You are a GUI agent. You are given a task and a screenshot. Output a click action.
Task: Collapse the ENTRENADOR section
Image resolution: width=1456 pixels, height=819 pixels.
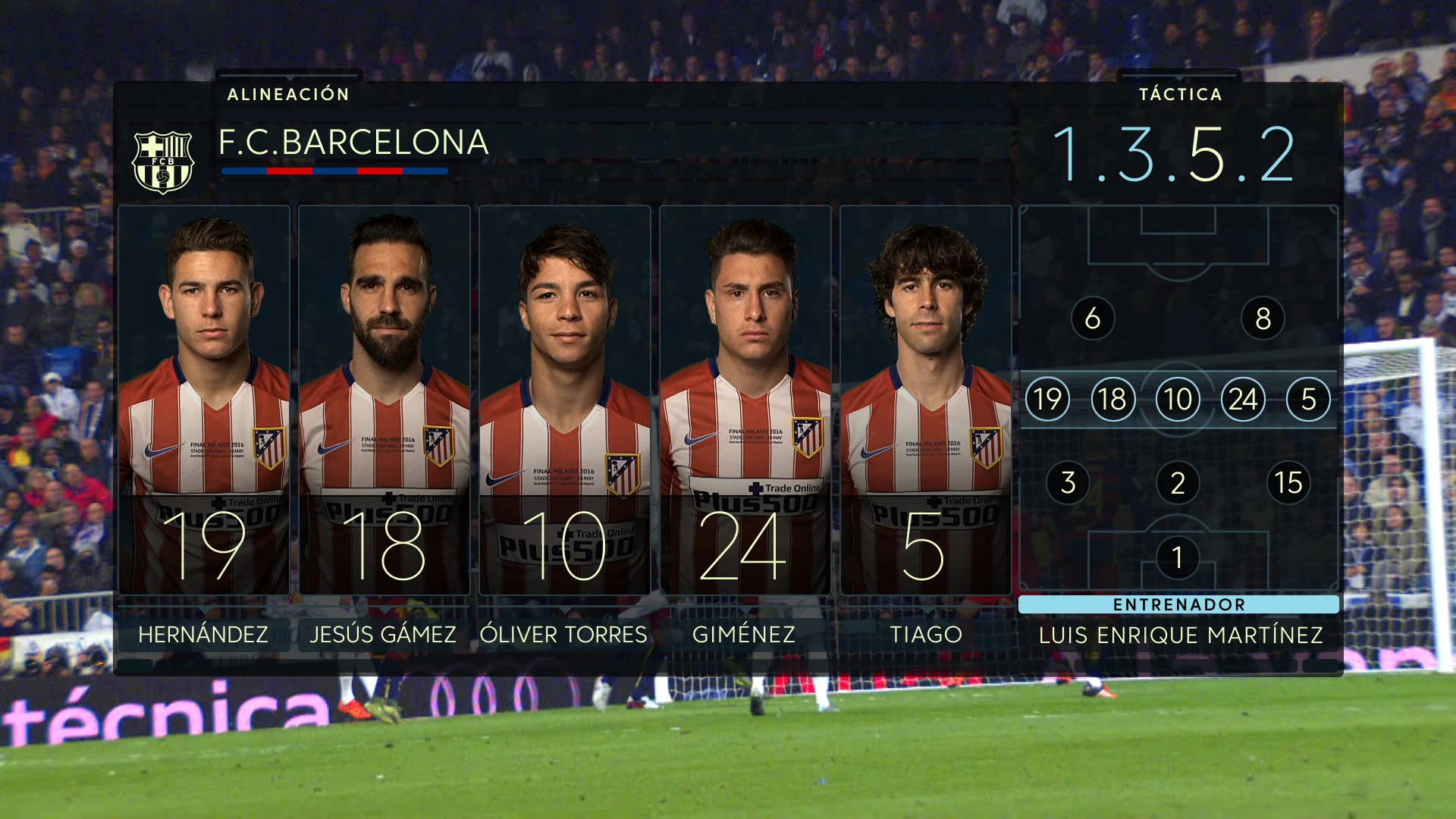pyautogui.click(x=1178, y=605)
